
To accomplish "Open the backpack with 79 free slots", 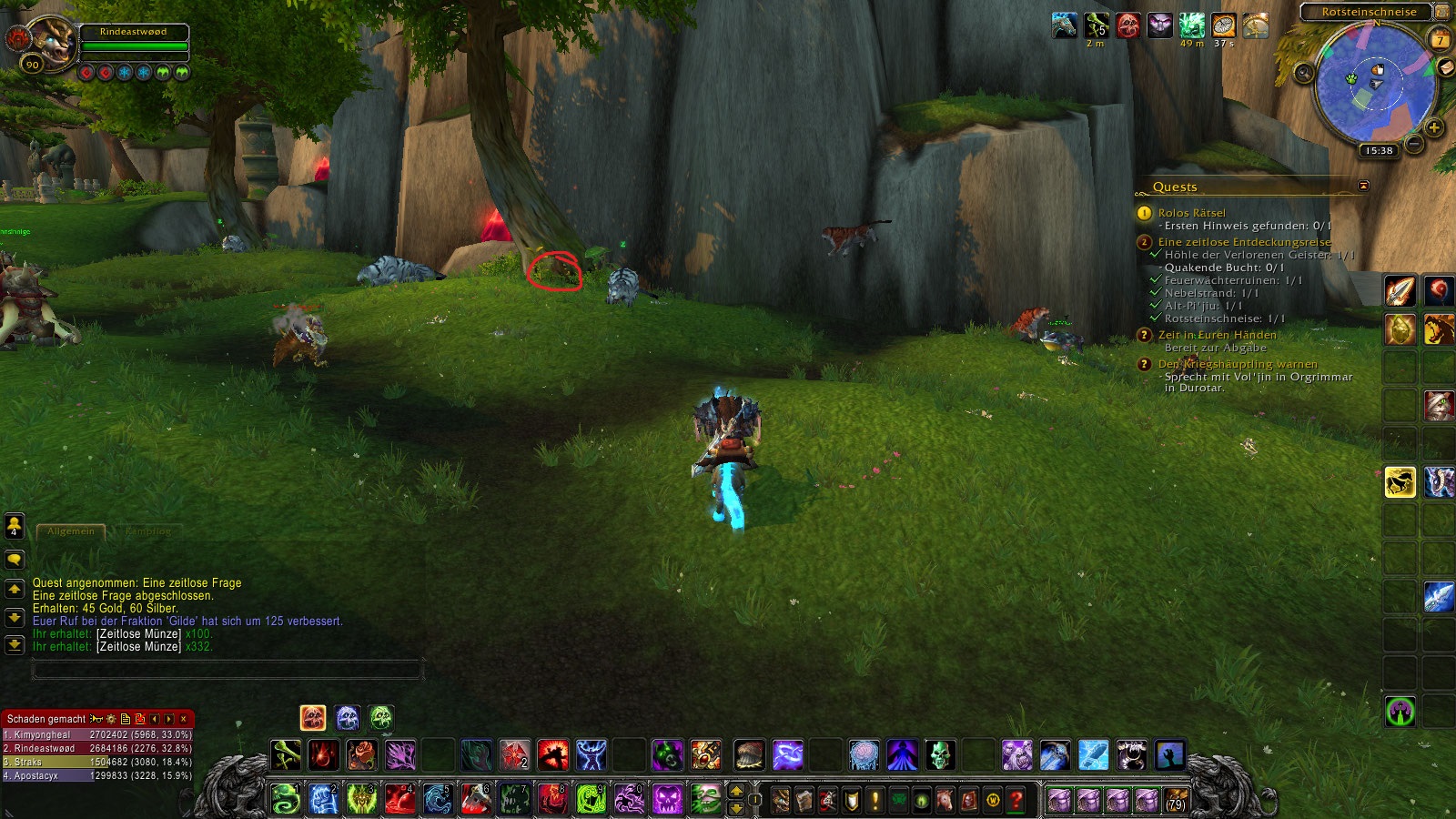I will click(x=1176, y=800).
